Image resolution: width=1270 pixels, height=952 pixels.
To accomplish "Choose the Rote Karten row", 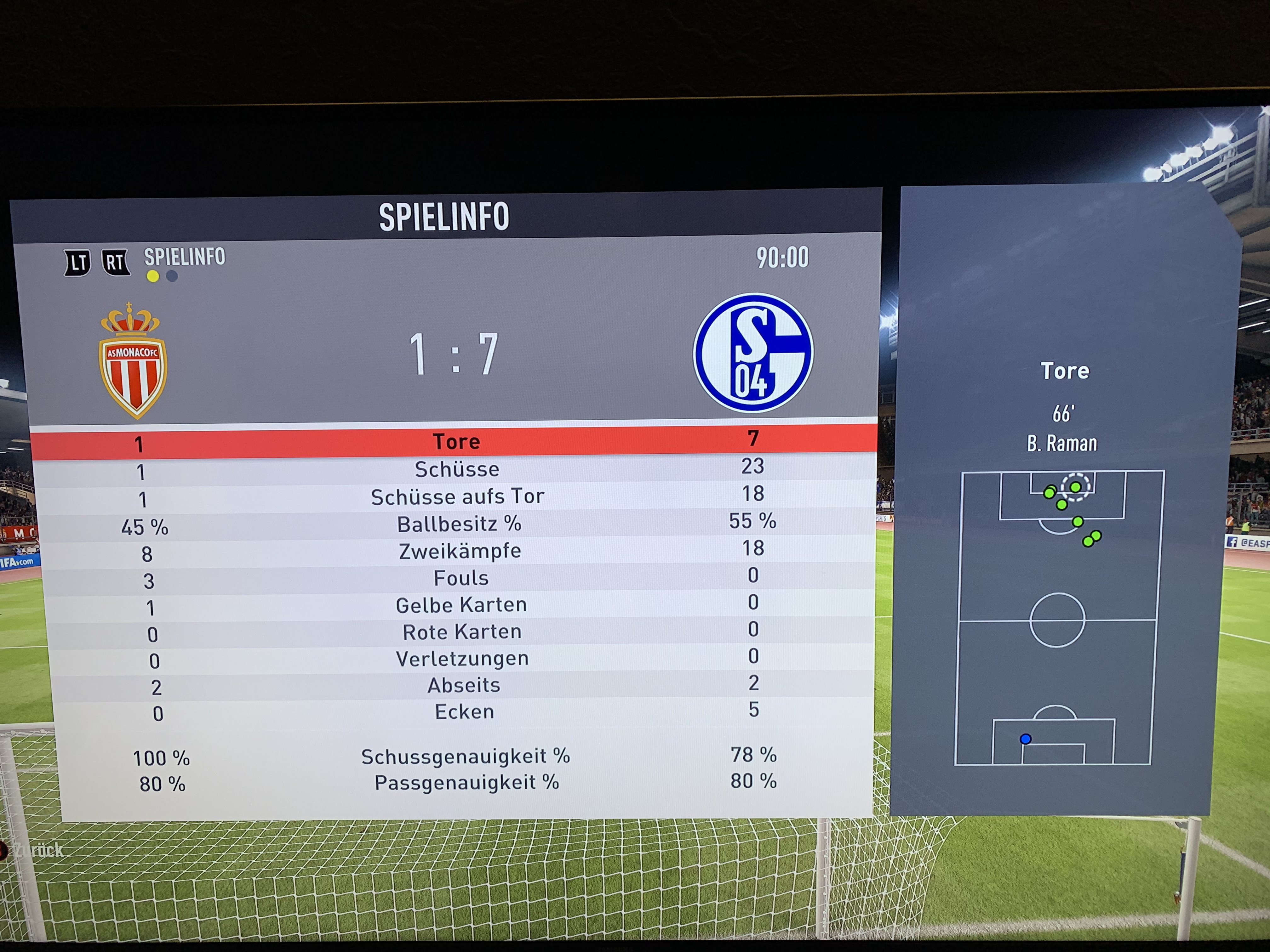I will tap(462, 632).
